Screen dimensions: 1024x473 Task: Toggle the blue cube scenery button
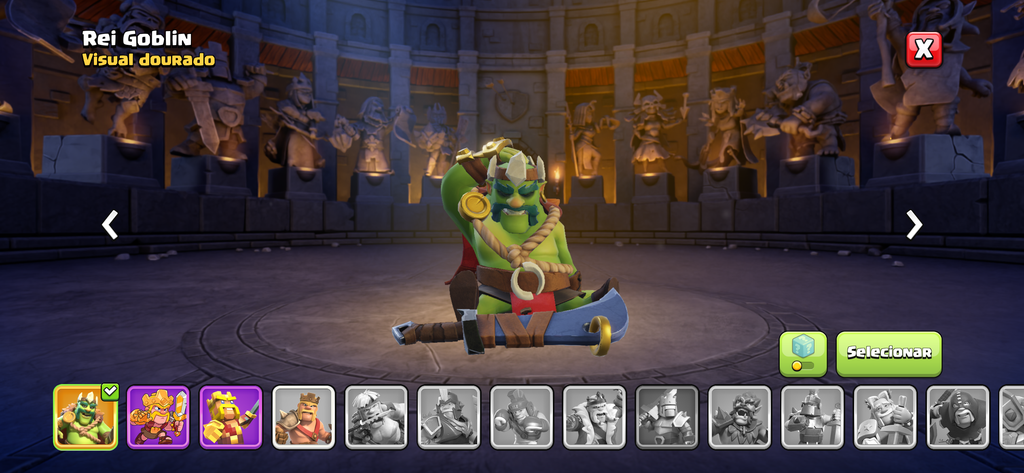point(803,353)
